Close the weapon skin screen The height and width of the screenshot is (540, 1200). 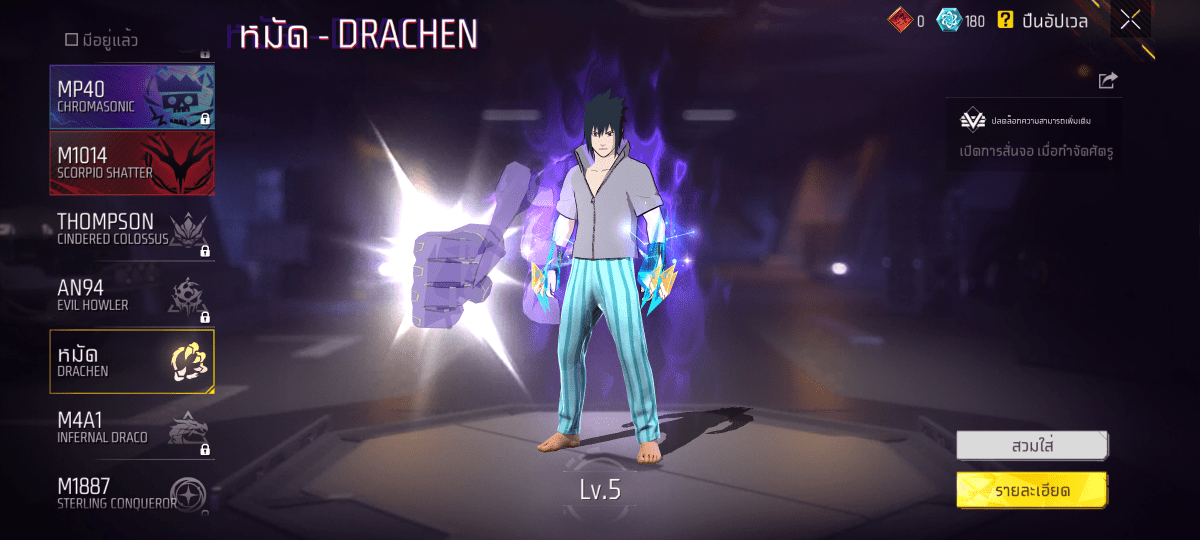click(x=1130, y=19)
